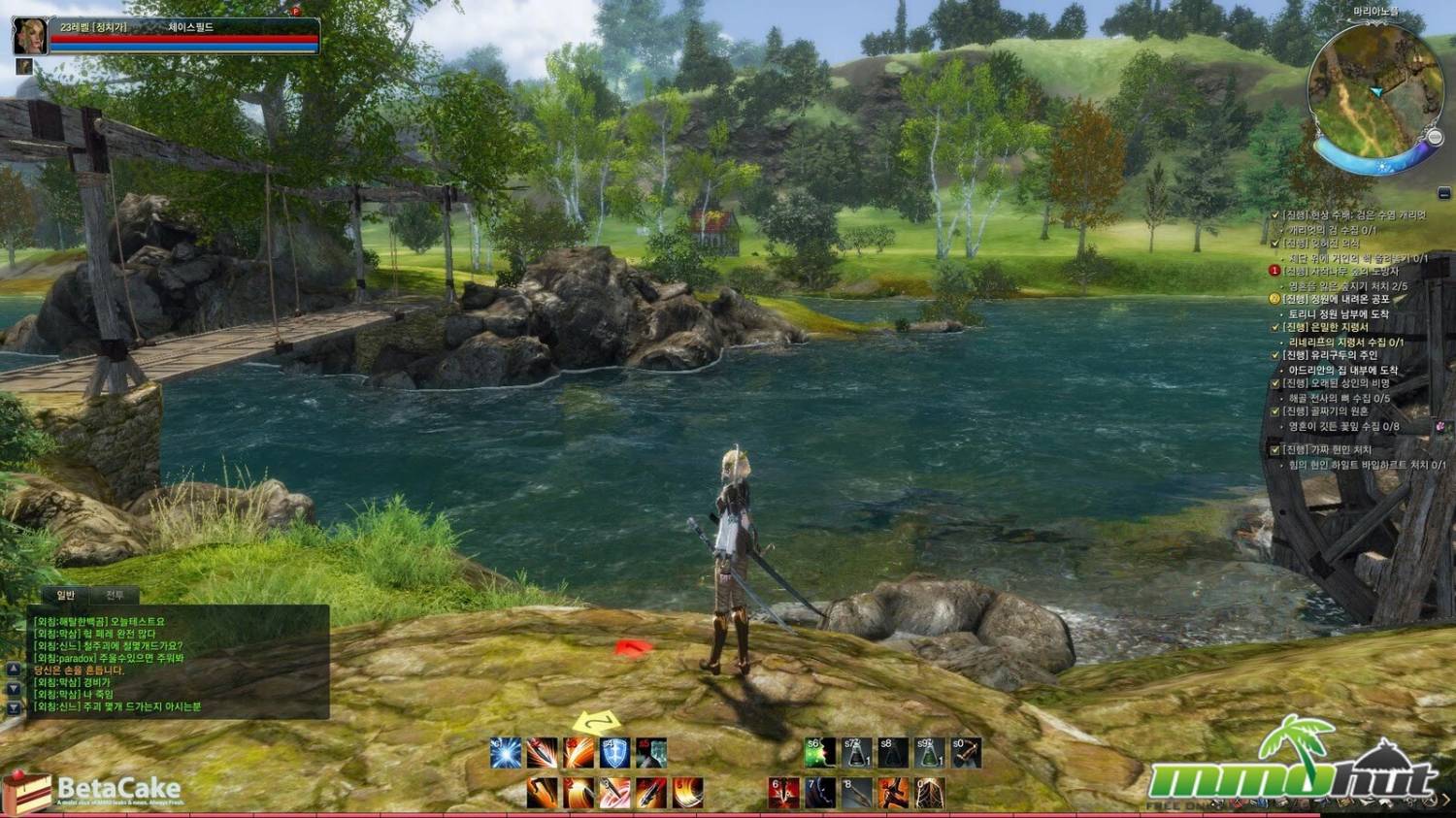Switch to the 전투 chat tab
Viewport: 1456px width, 818px height.
[116, 595]
